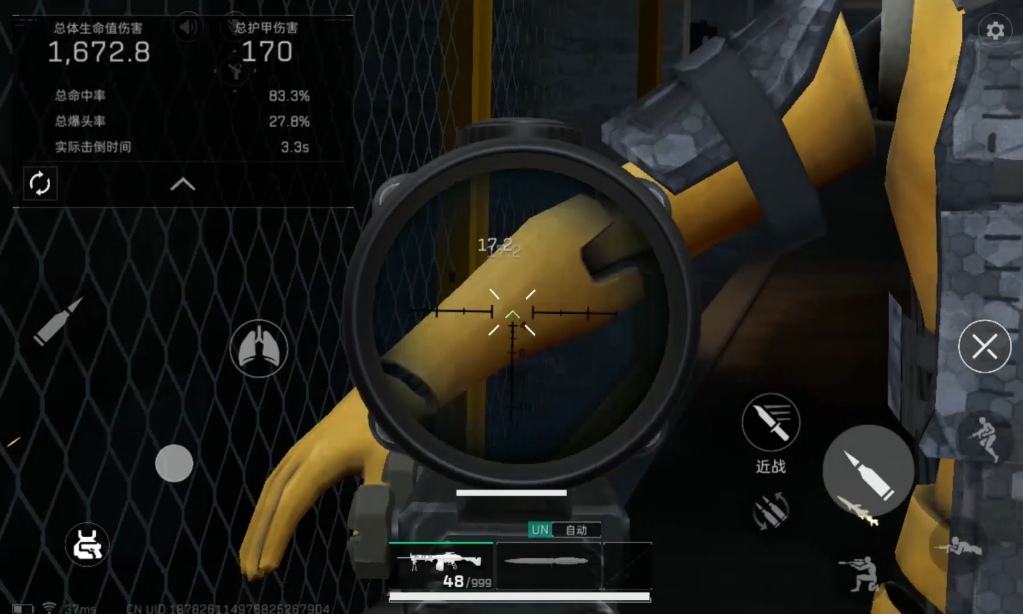The height and width of the screenshot is (614, 1023).
Task: Reset damage stats with the refresh button
Action: (x=40, y=183)
